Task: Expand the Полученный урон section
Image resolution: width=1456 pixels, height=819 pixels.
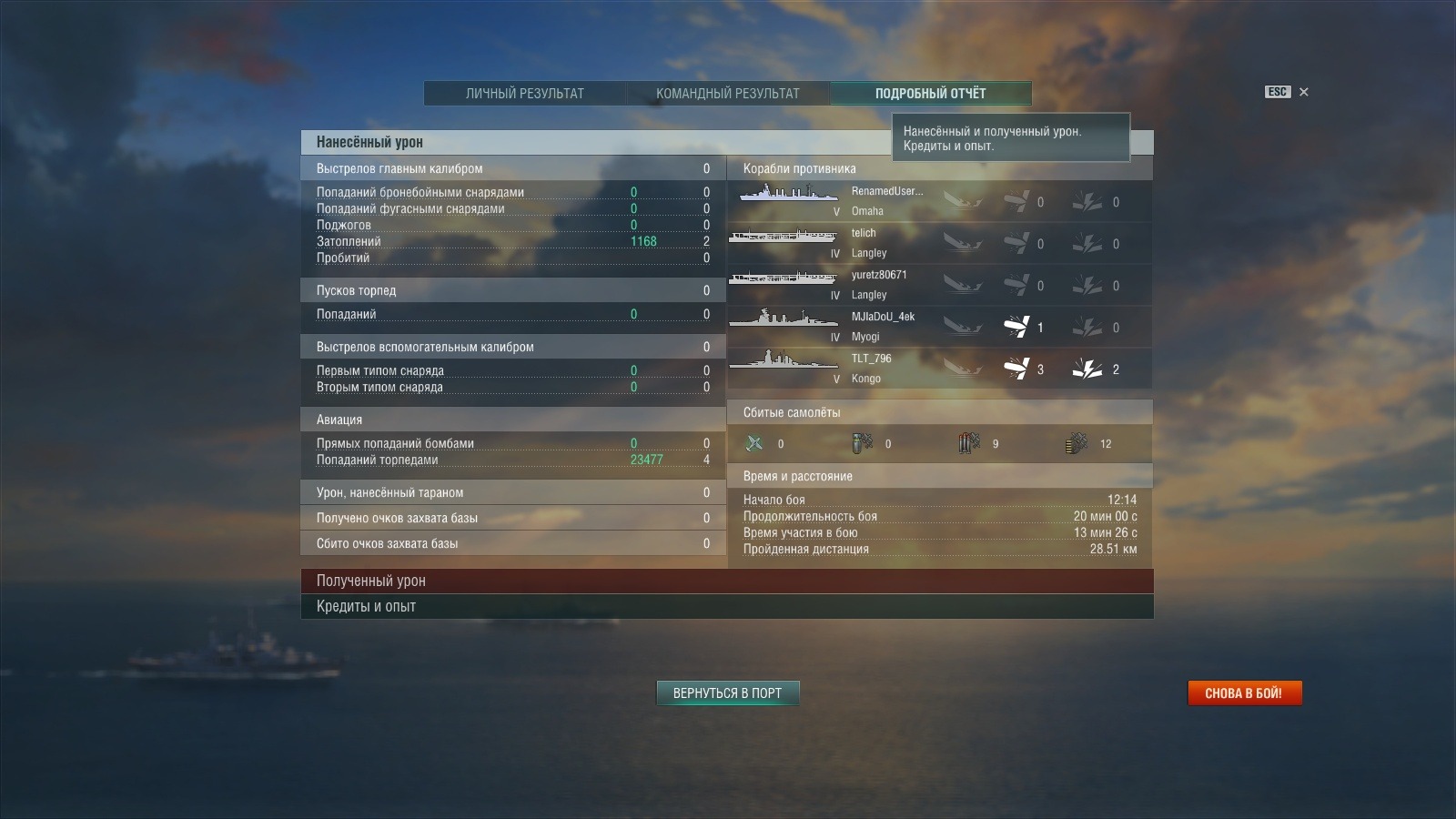Action: pyautogui.click(x=726, y=581)
